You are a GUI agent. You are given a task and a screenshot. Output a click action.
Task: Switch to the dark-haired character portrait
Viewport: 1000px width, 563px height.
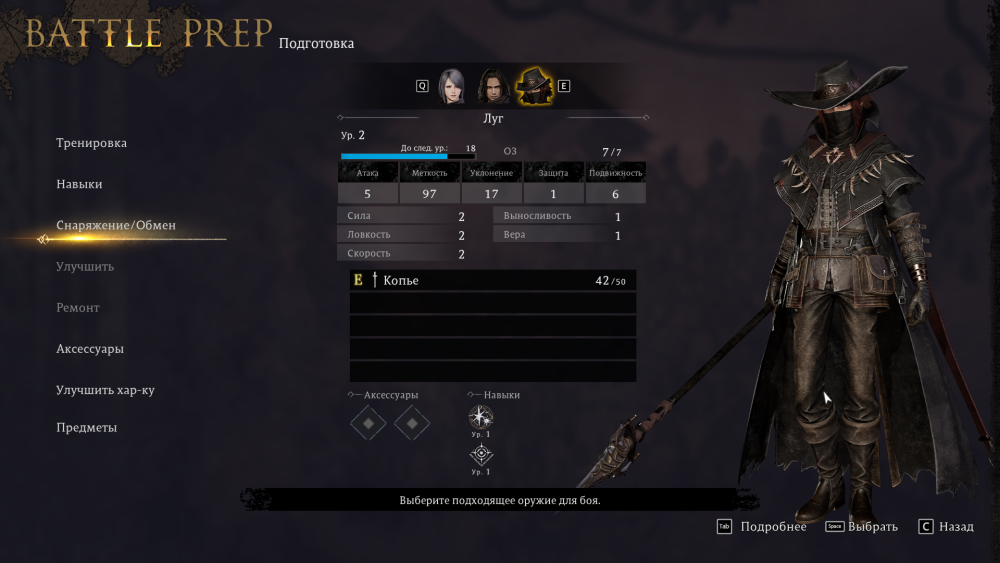click(x=491, y=86)
